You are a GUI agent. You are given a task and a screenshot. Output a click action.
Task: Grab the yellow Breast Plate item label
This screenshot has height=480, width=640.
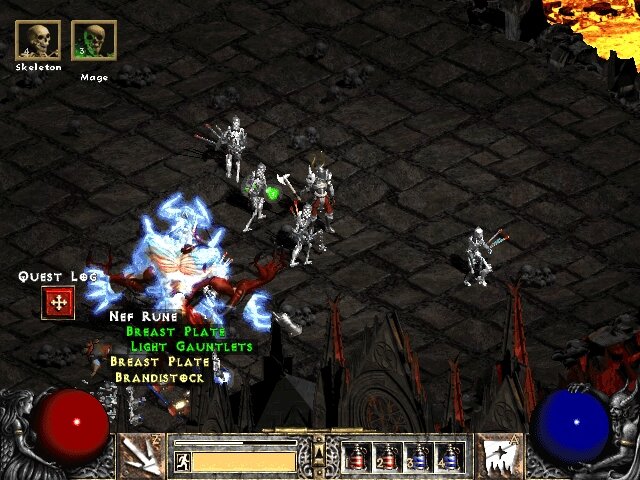click(x=160, y=362)
